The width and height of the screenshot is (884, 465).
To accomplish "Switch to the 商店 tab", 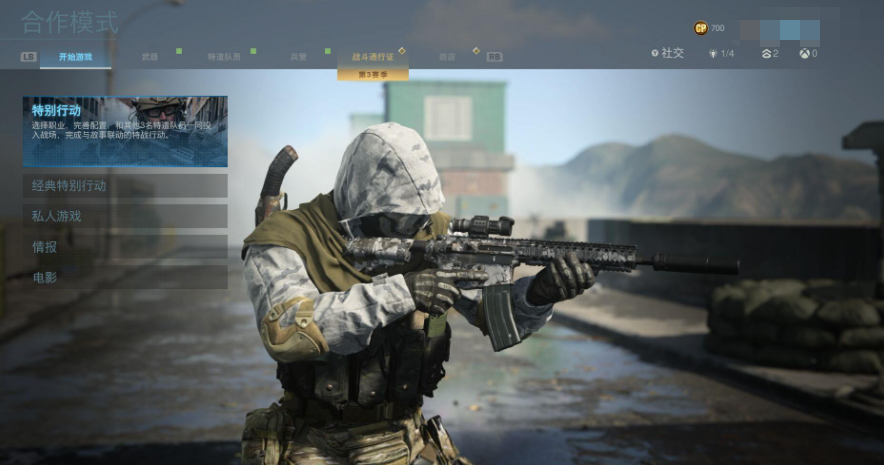I will (446, 57).
